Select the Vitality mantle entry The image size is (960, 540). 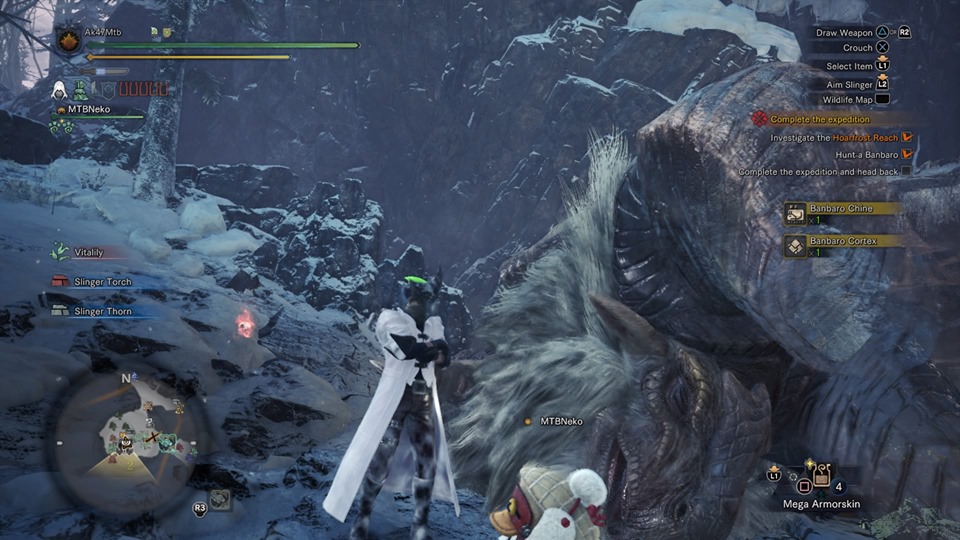(87, 252)
